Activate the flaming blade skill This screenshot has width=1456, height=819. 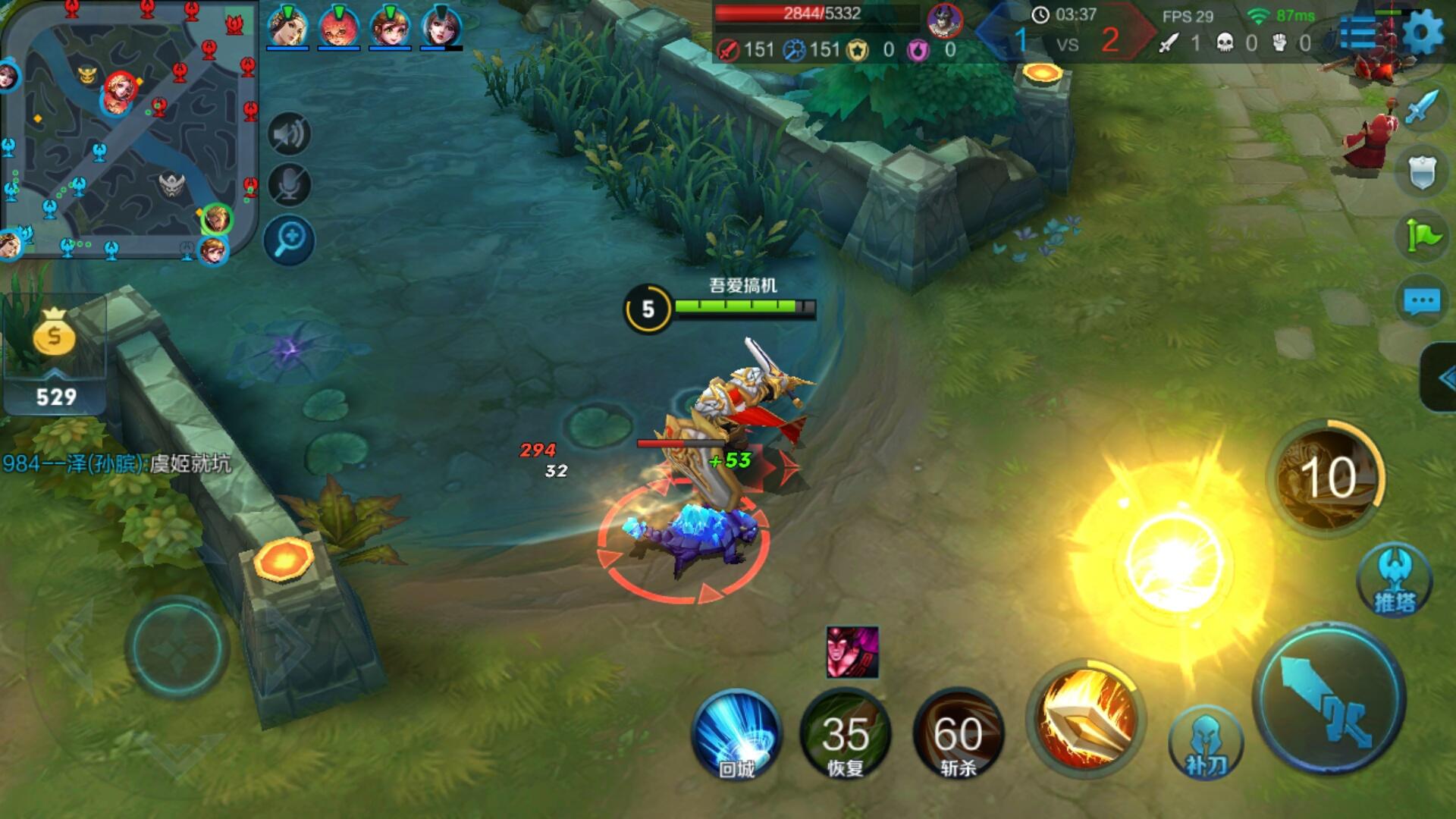click(1086, 718)
